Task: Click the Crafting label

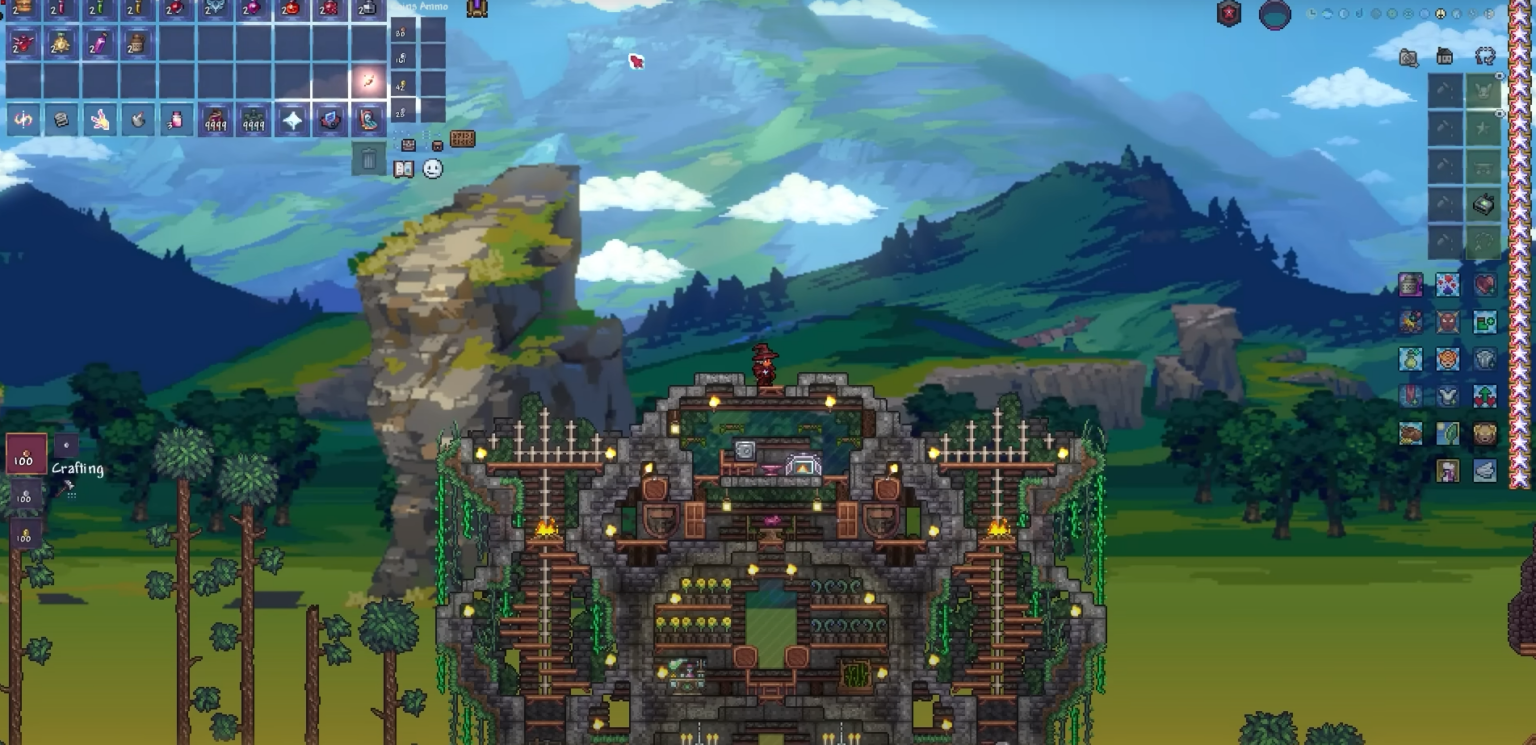Action: pyautogui.click(x=78, y=468)
